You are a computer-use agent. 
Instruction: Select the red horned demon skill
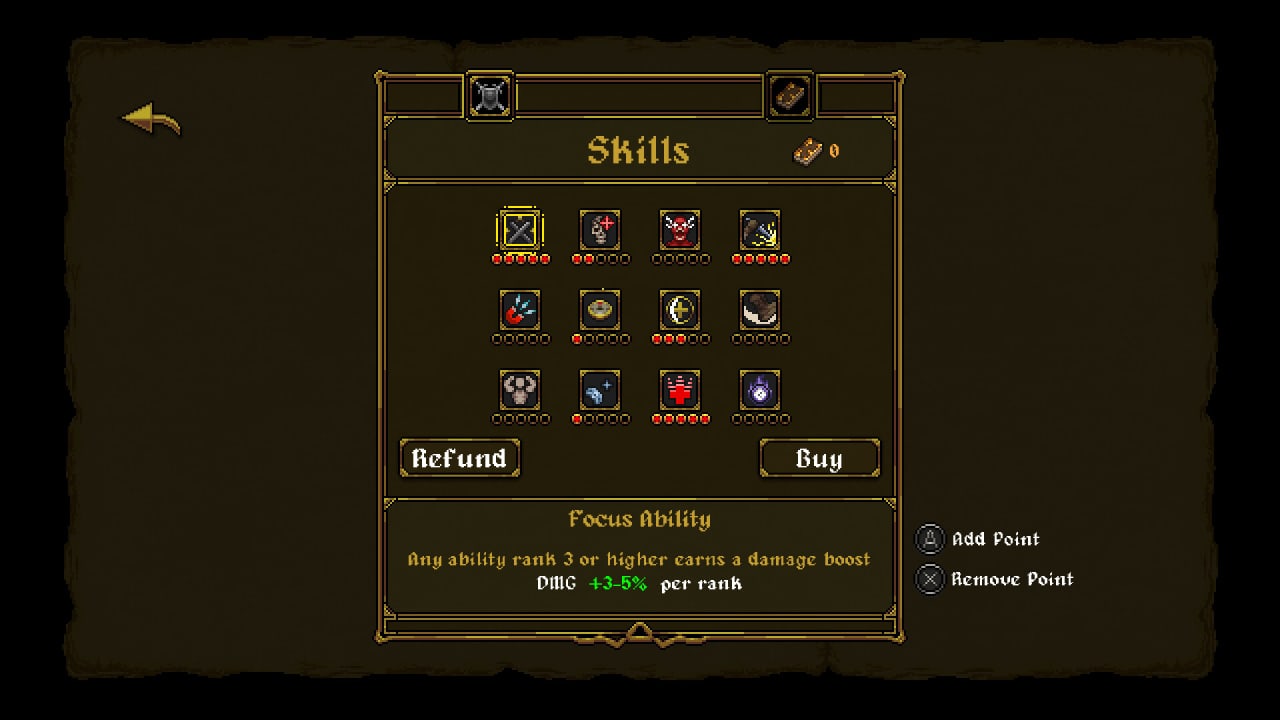tap(680, 230)
